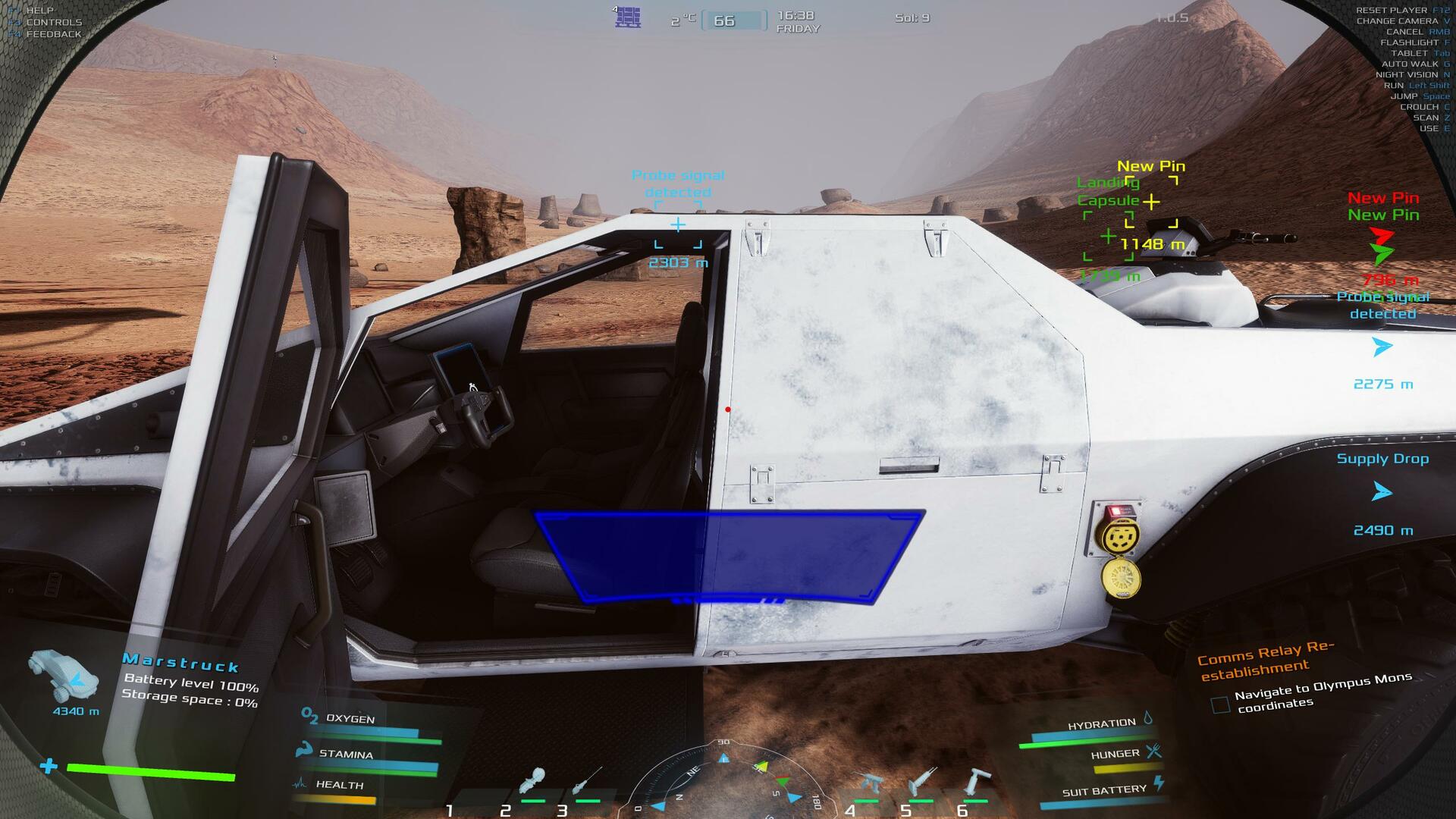Equip the hotbar slot 5 tool

tap(922, 783)
